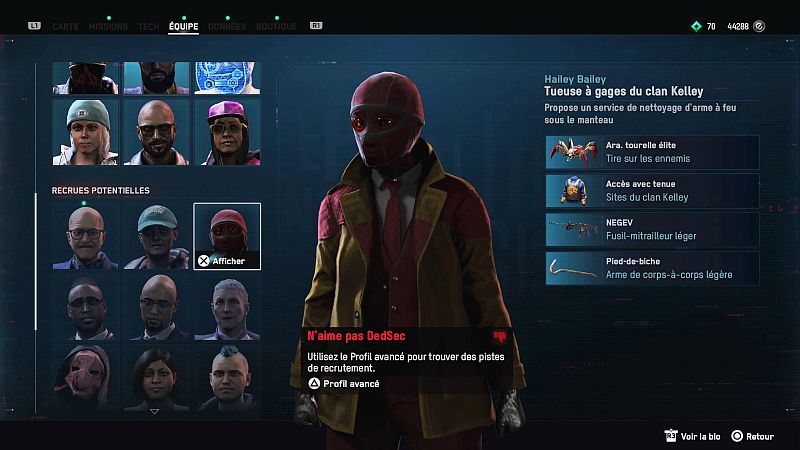Viewport: 800px width, 450px height.
Task: Choose the grey-haired pale recruit portrait
Action: tap(227, 307)
